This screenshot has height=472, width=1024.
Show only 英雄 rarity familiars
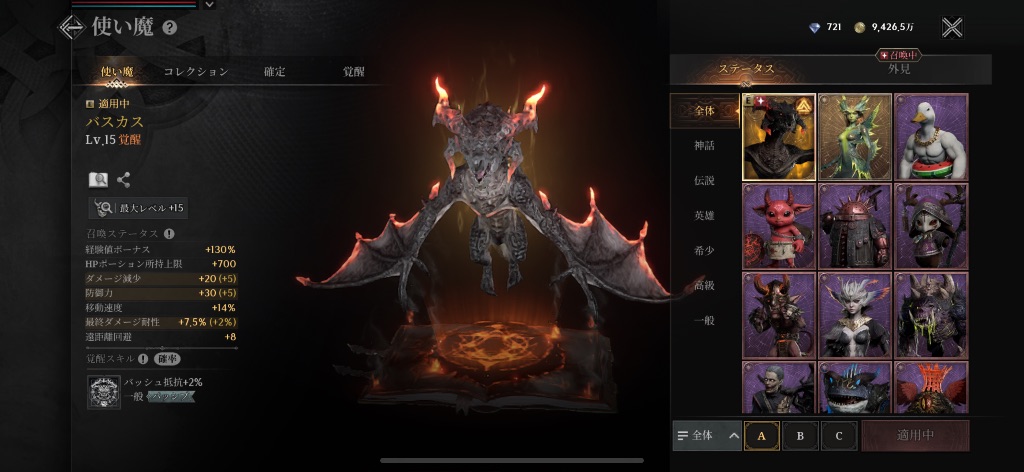click(x=705, y=215)
